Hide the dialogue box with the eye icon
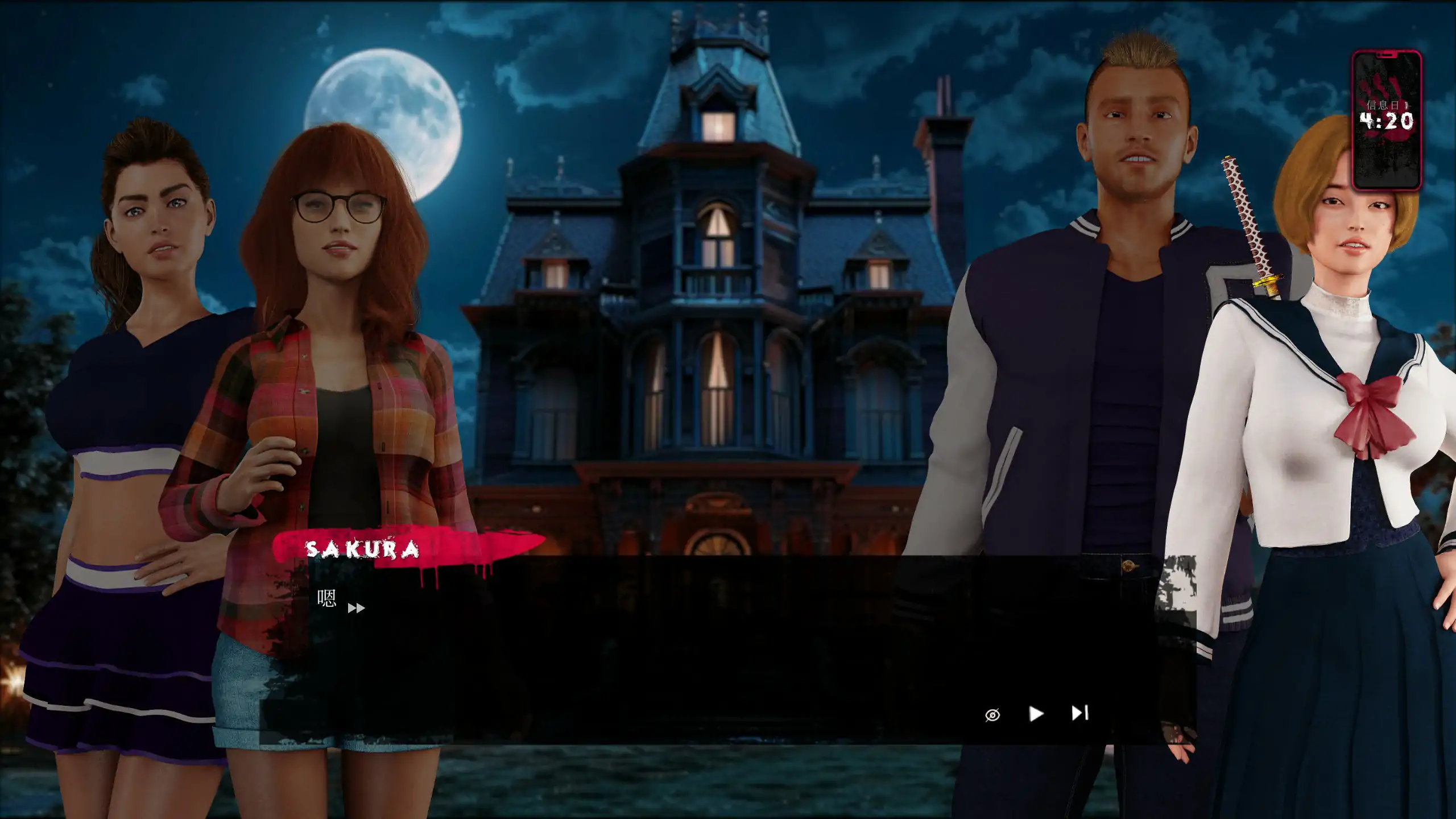Image resolution: width=1456 pixels, height=819 pixels. 992,715
